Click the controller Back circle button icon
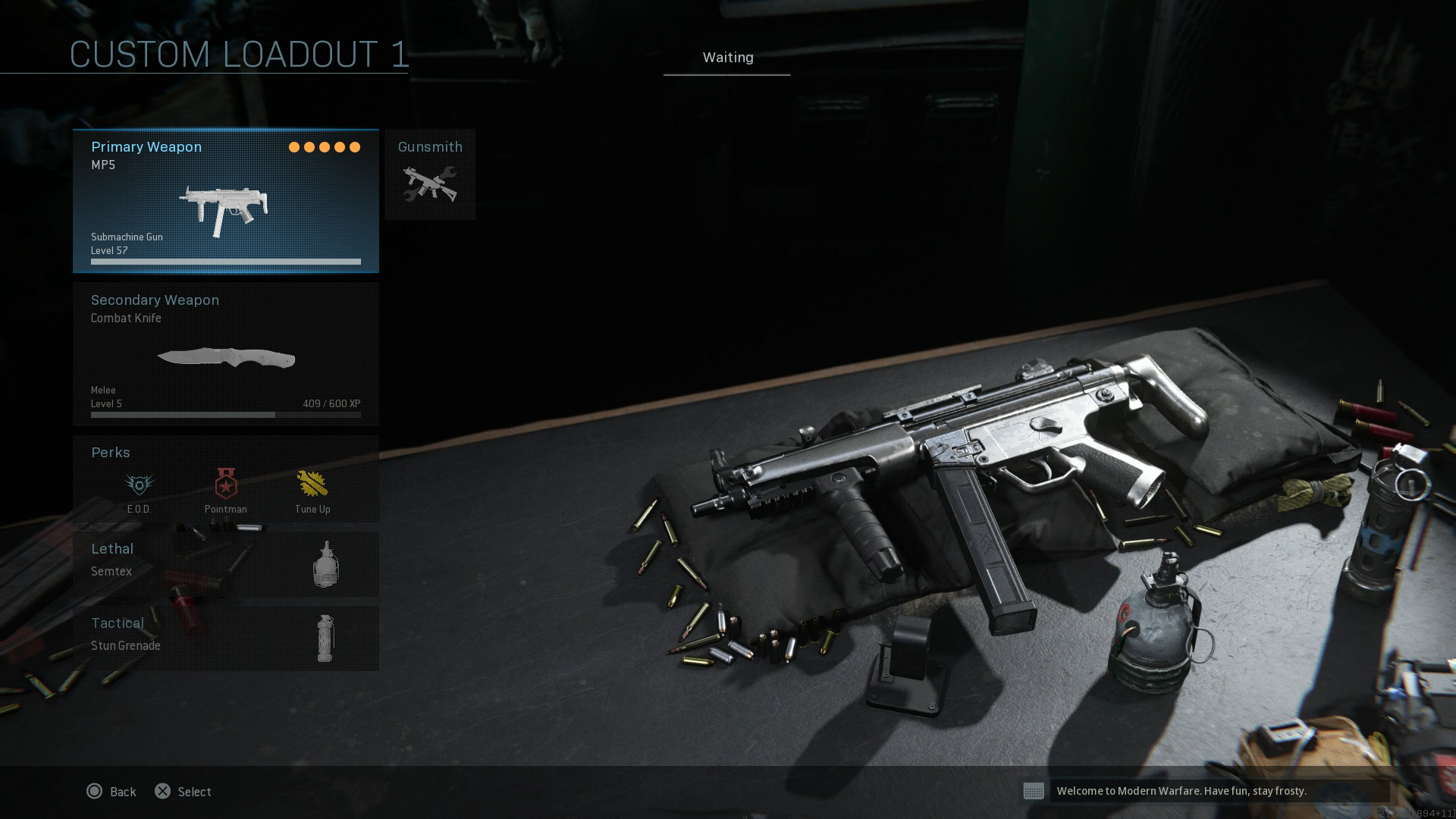1456x819 pixels. point(94,791)
